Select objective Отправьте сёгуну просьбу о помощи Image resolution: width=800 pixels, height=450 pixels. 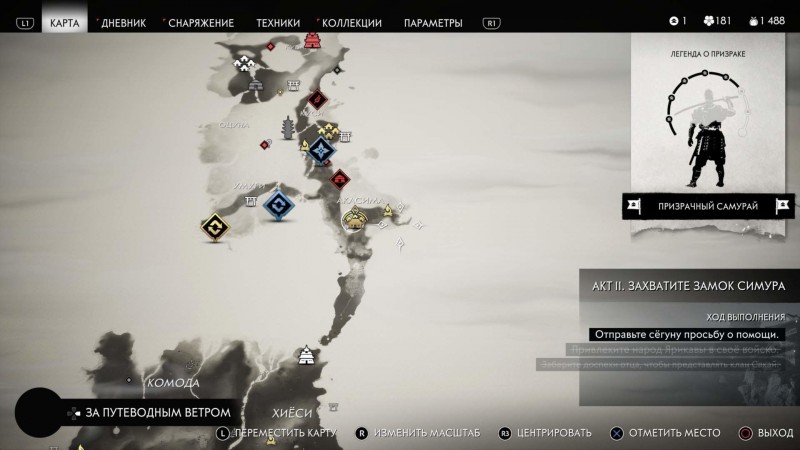pos(686,334)
